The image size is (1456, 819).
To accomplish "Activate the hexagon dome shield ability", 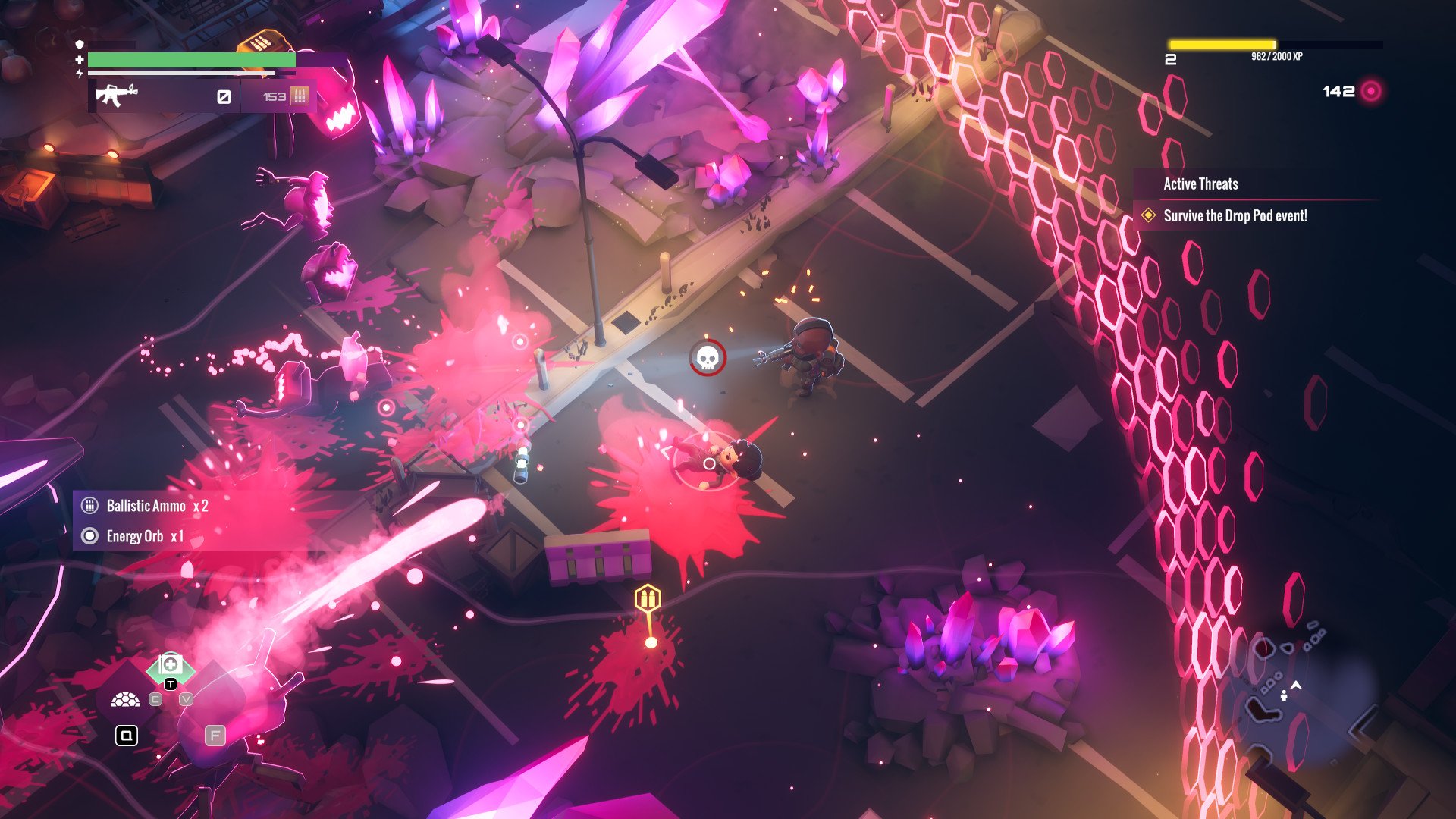I will coord(126,700).
